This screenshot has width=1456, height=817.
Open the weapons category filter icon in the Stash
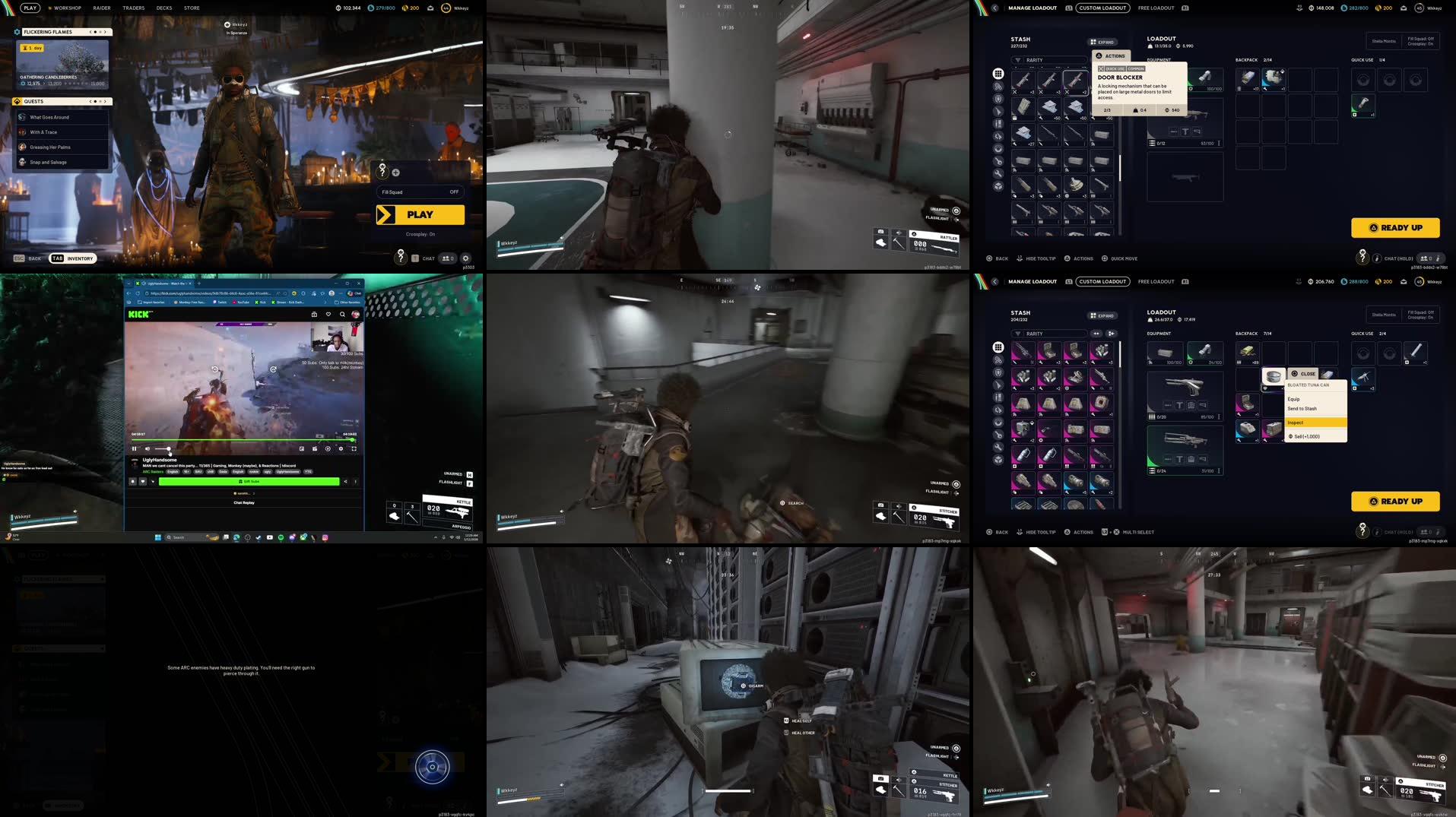tap(998, 110)
